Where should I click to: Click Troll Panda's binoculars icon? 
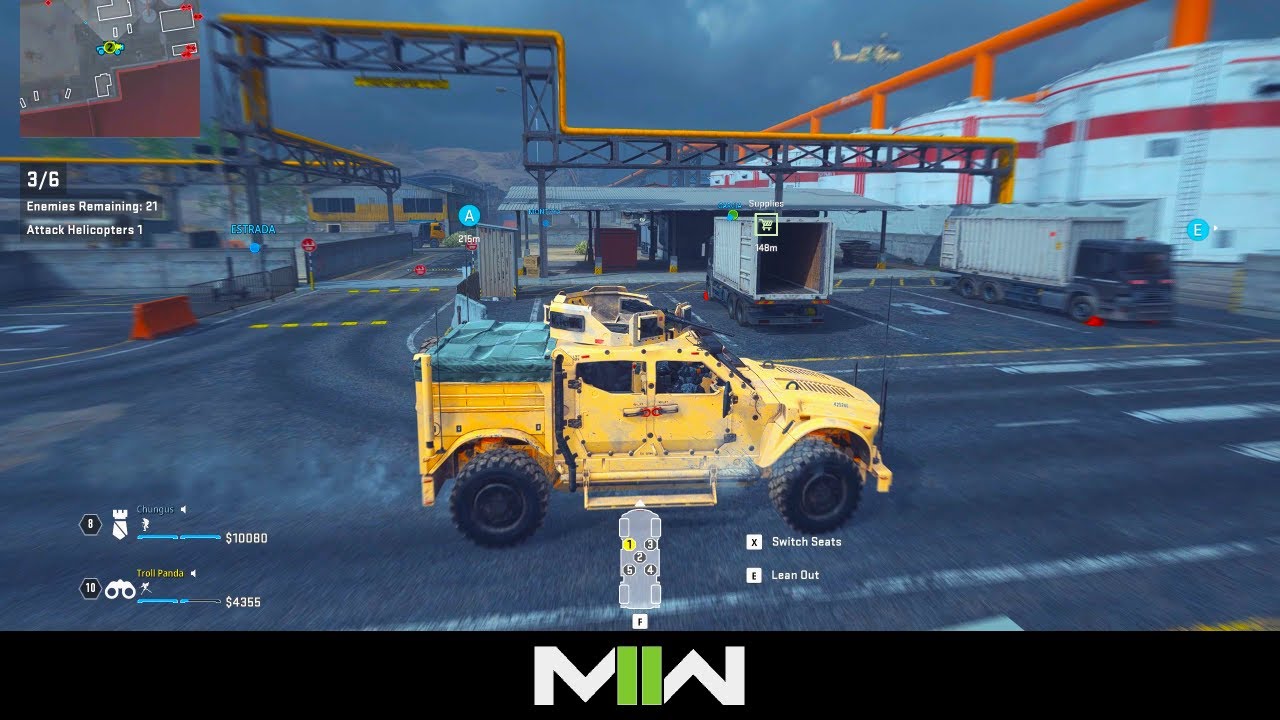pos(119,589)
